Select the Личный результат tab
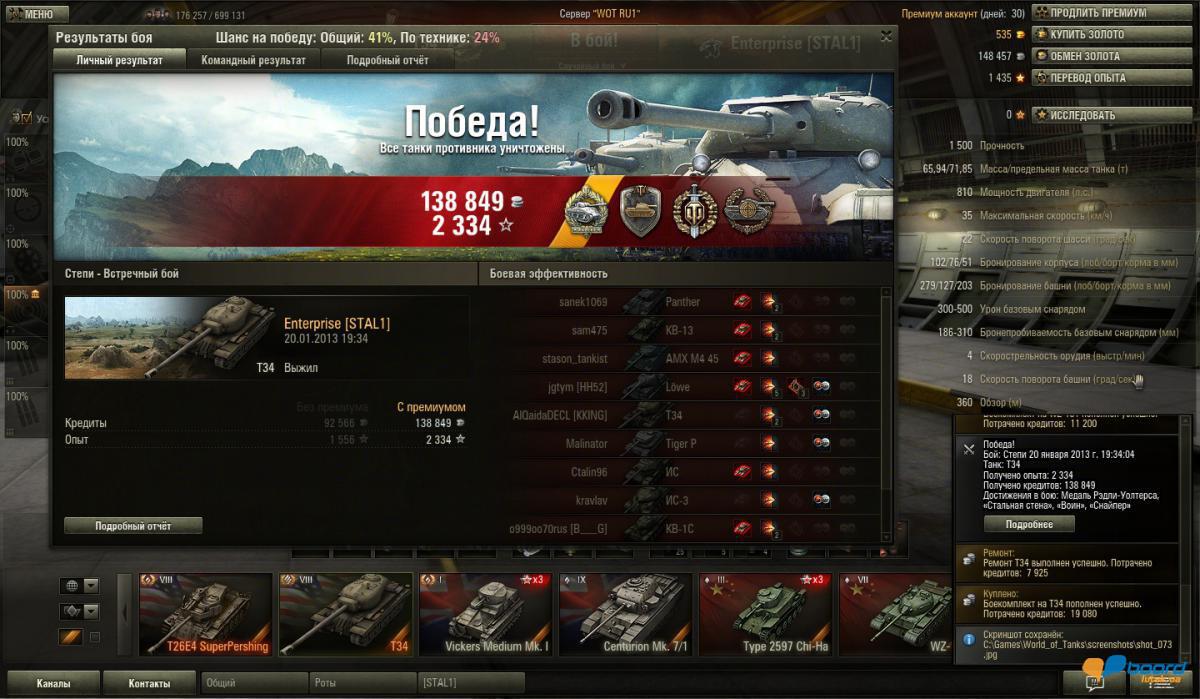1200x699 pixels. click(x=120, y=60)
